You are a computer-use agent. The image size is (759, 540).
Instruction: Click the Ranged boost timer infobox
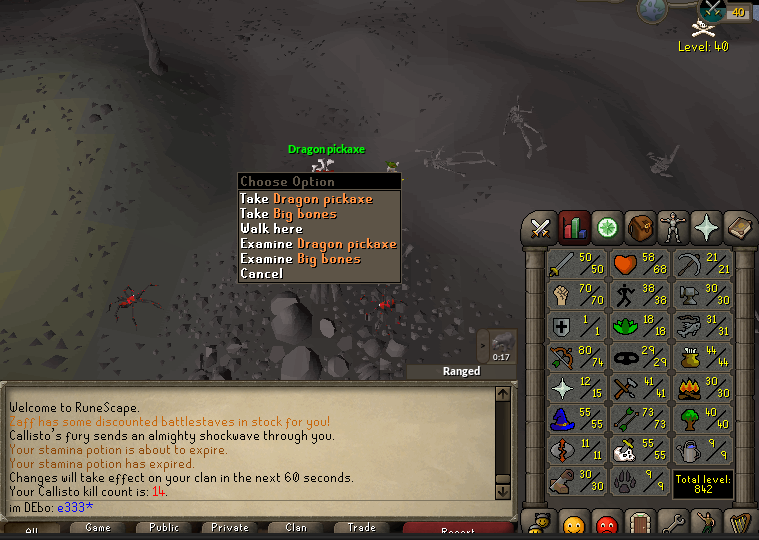tap(497, 346)
